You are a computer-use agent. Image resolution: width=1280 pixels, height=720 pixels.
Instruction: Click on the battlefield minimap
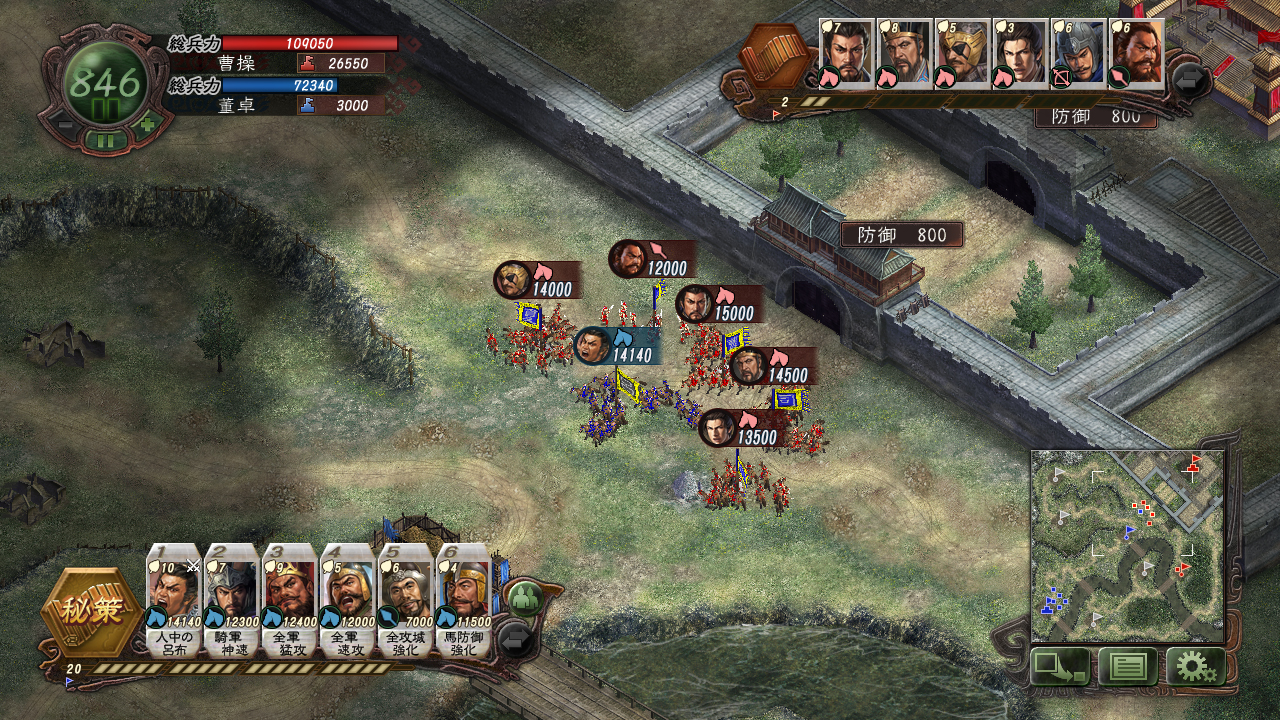[1127, 546]
